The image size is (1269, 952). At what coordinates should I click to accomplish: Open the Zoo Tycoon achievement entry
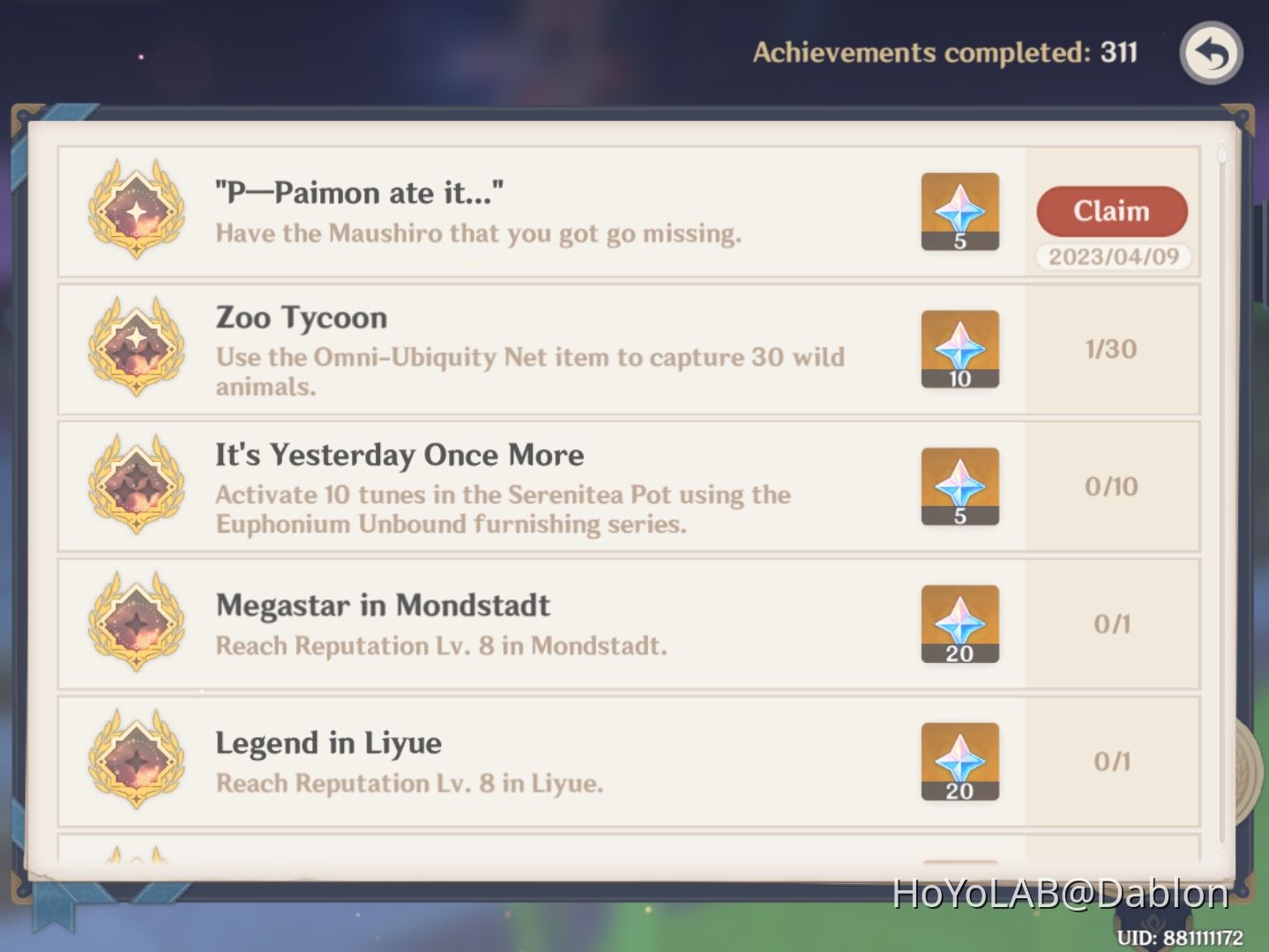[529, 349]
